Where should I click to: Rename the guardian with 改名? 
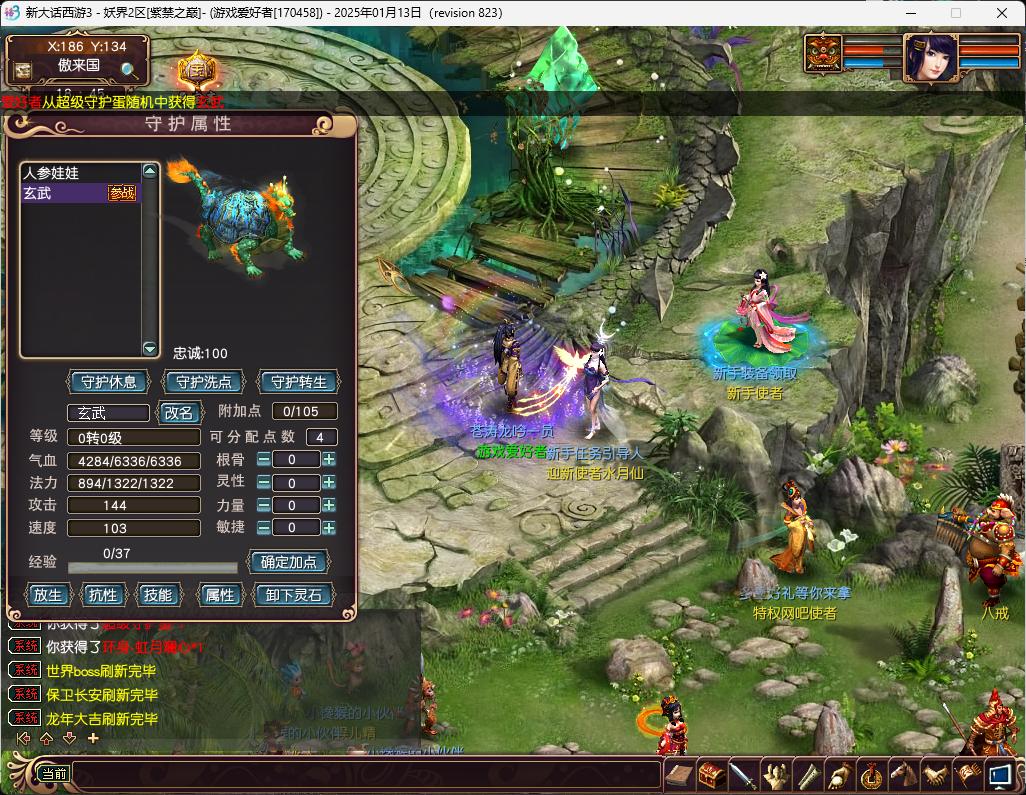(179, 412)
